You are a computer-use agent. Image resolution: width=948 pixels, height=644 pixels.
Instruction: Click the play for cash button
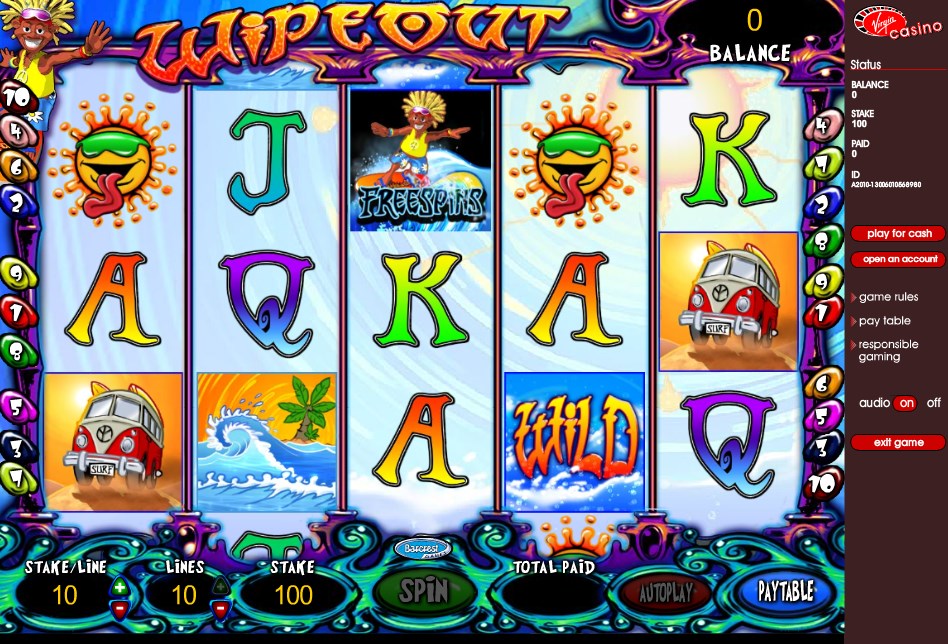pyautogui.click(x=898, y=234)
